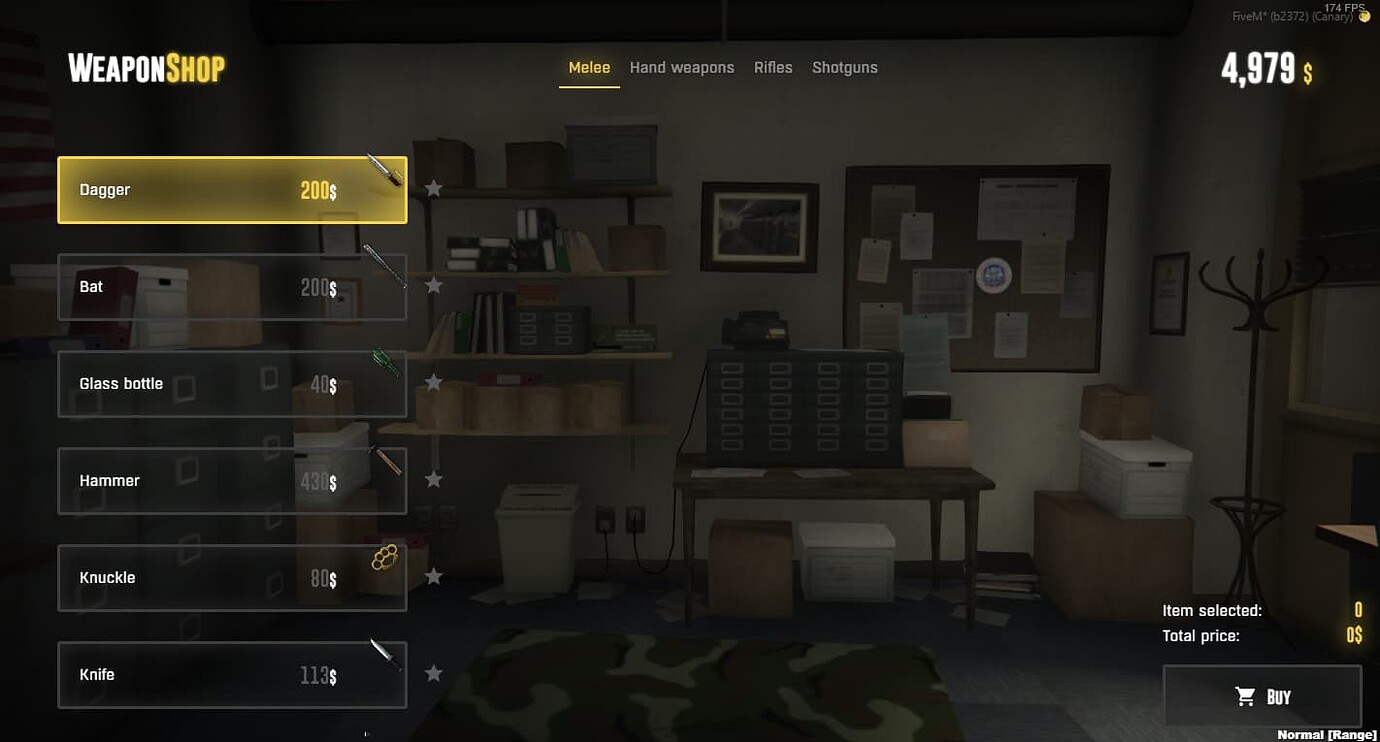The height and width of the screenshot is (742, 1380).
Task: Toggle the favorite star next to Dagger
Action: (x=433, y=187)
